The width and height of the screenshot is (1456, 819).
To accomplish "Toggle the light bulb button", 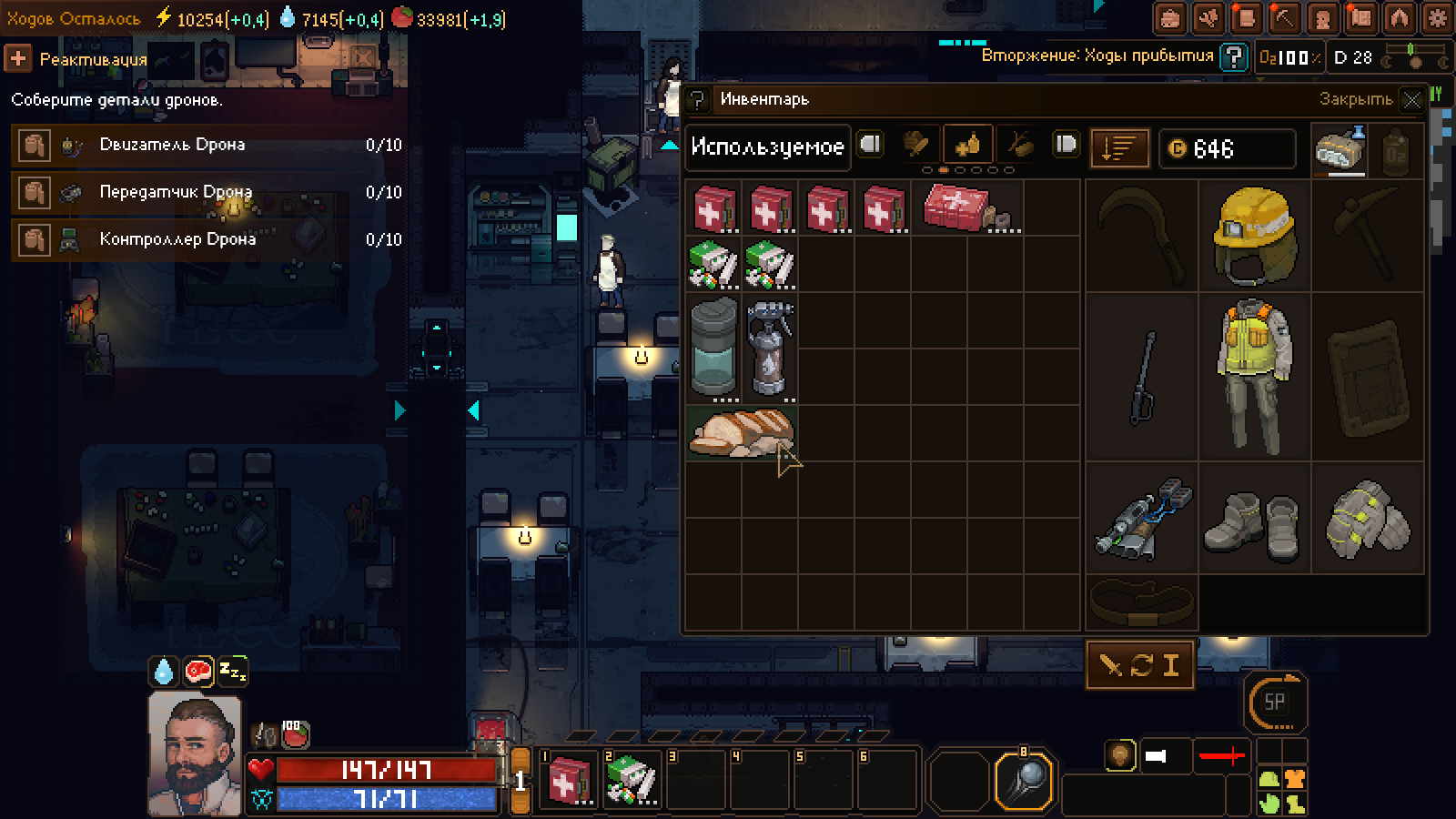I will tap(1120, 754).
